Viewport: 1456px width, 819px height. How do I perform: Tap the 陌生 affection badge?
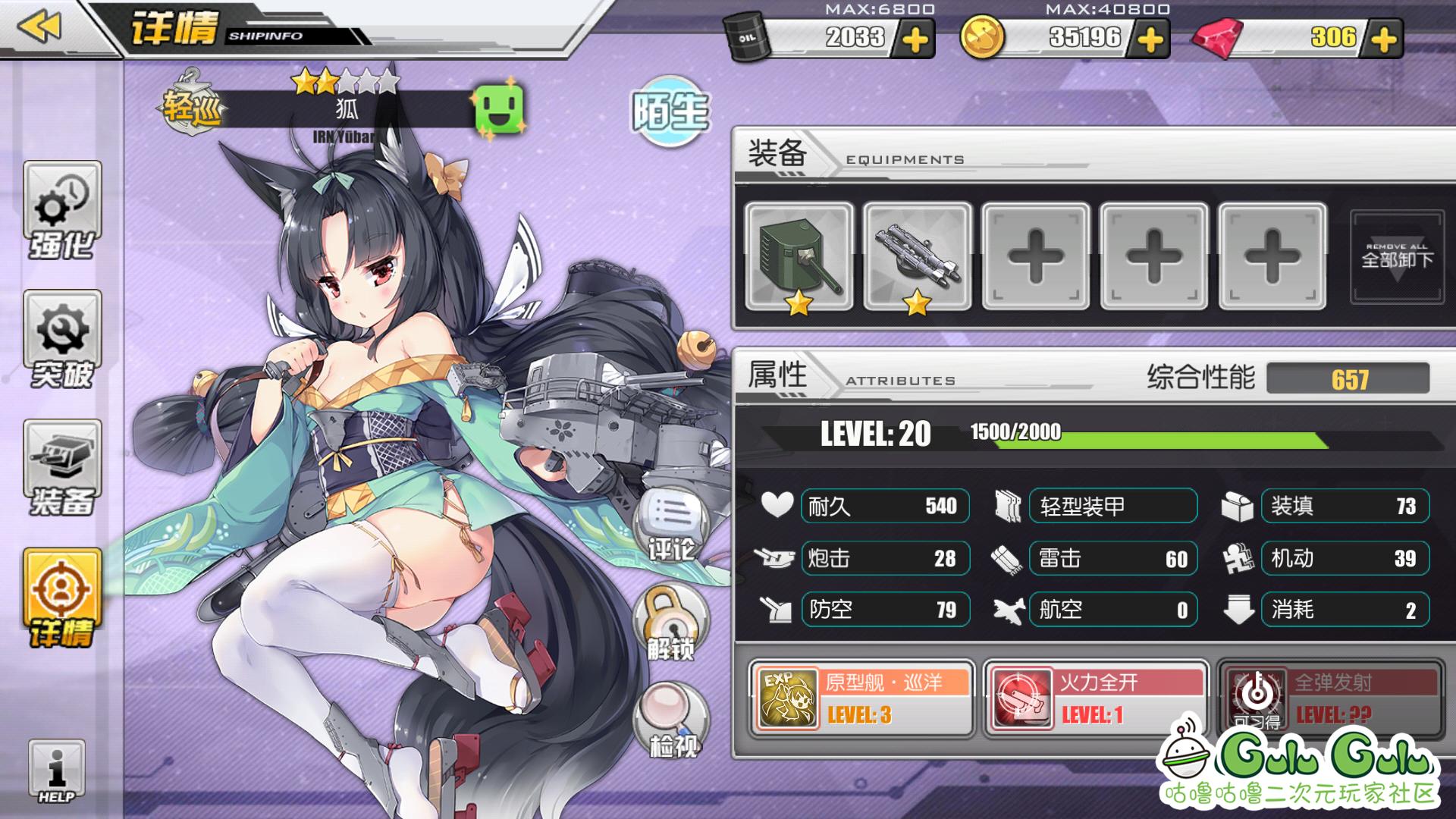click(x=670, y=111)
